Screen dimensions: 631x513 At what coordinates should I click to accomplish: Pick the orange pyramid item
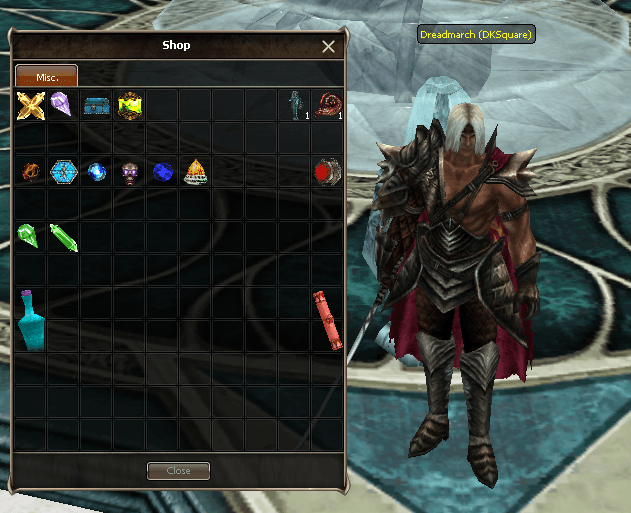(195, 171)
